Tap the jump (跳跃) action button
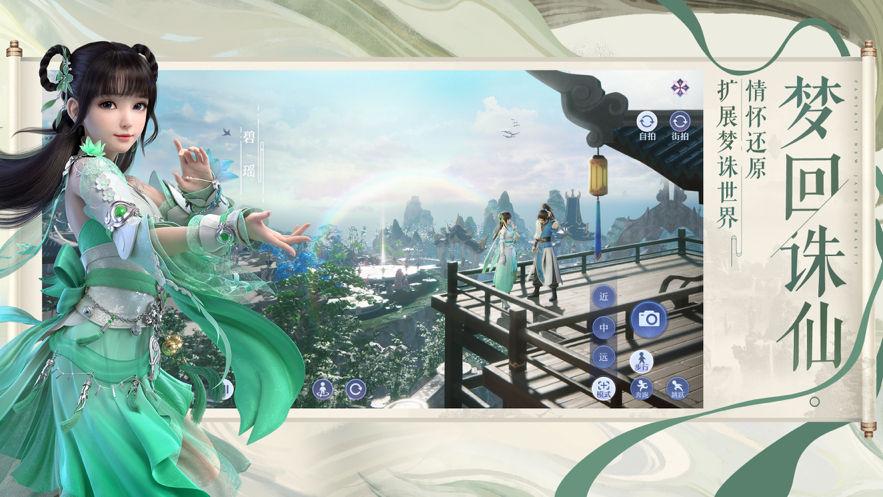 (x=678, y=388)
